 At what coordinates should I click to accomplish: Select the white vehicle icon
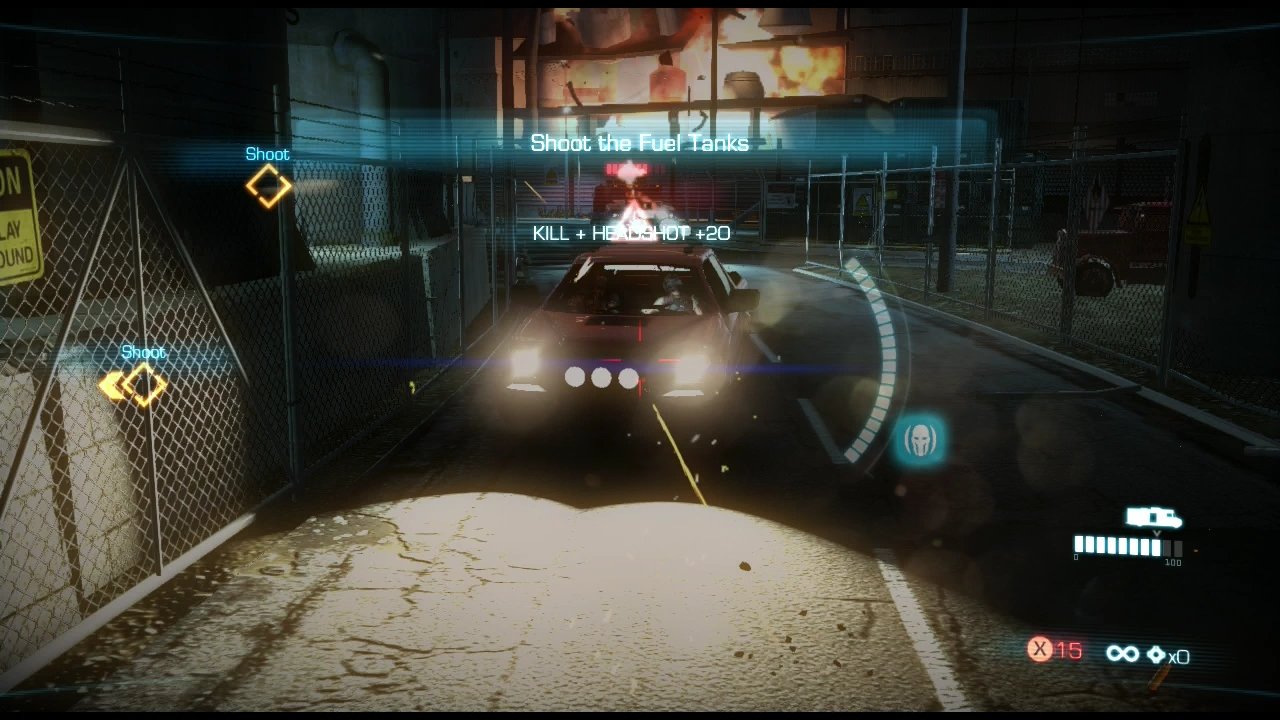1153,517
